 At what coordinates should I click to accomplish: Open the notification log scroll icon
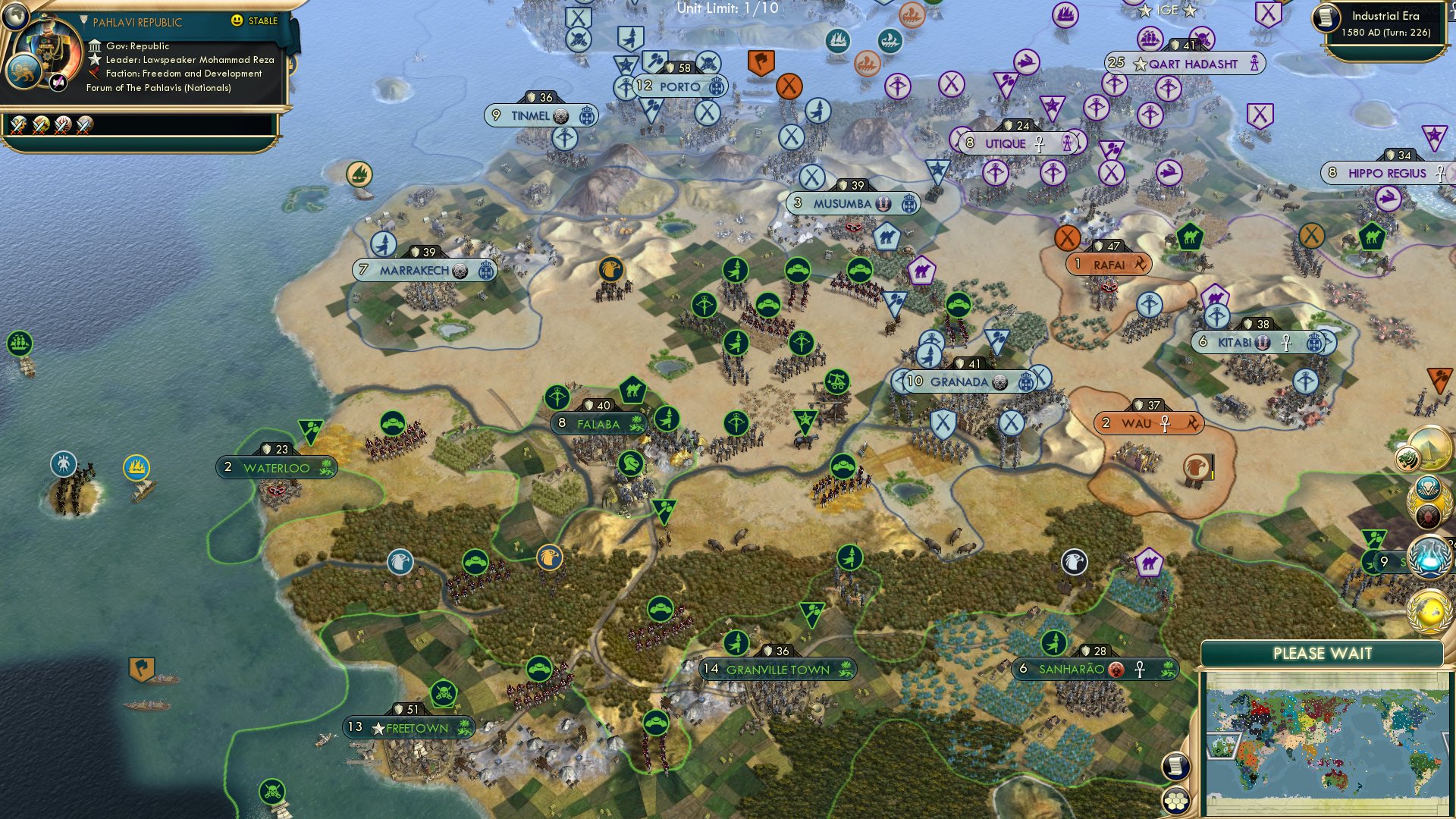coord(1175,766)
